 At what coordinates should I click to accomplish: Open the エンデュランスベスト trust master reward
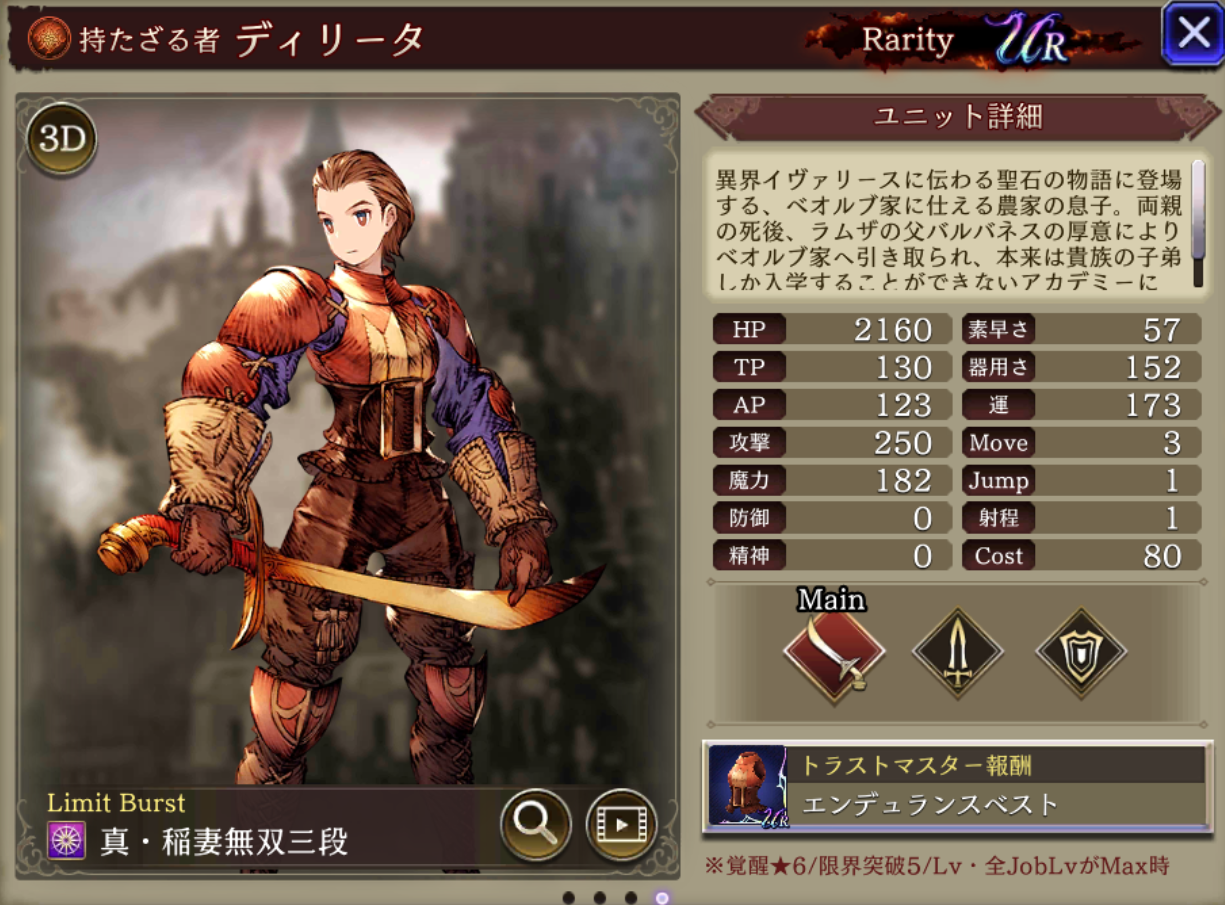click(957, 786)
